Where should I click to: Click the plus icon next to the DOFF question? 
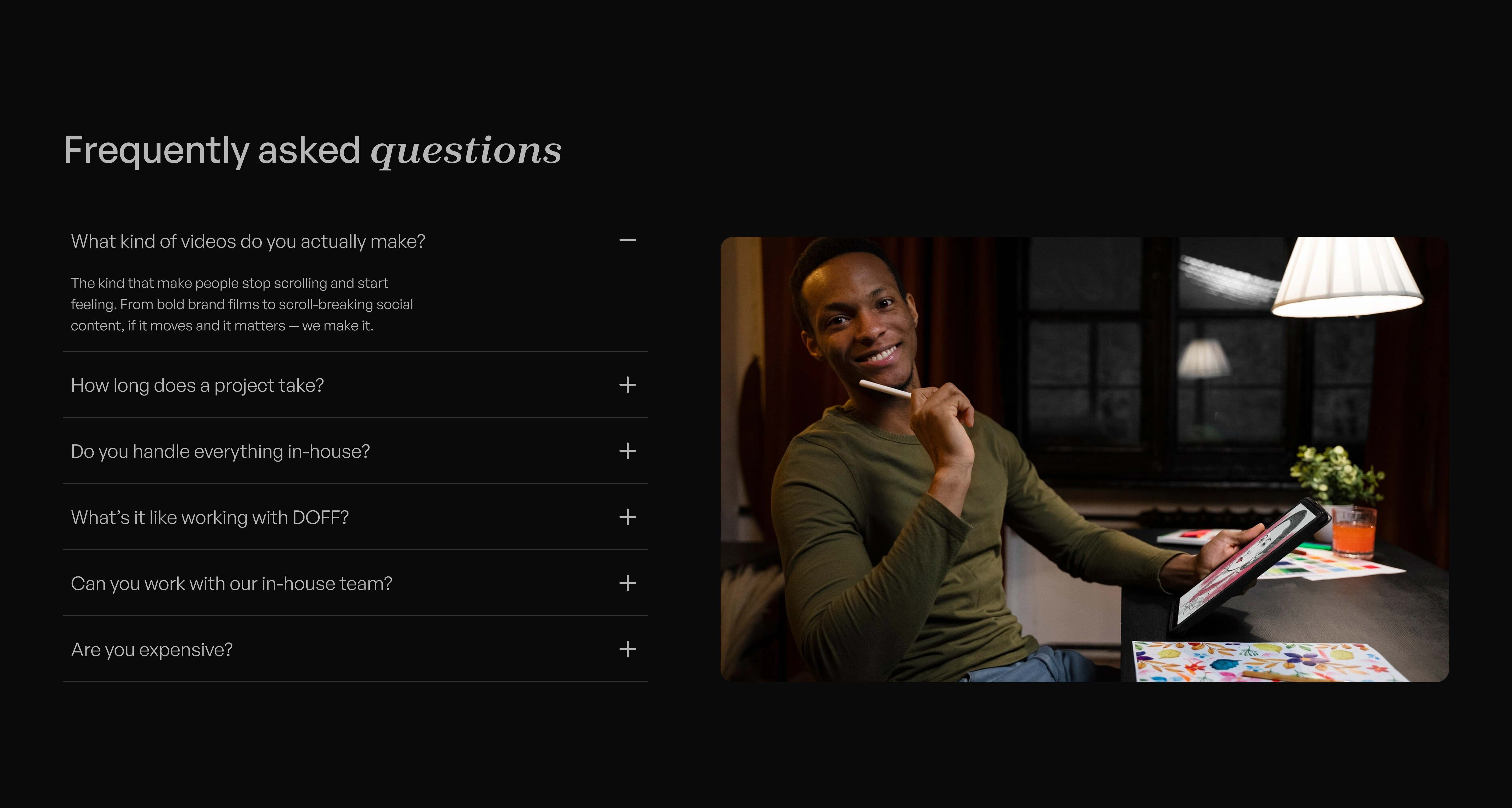tap(628, 517)
